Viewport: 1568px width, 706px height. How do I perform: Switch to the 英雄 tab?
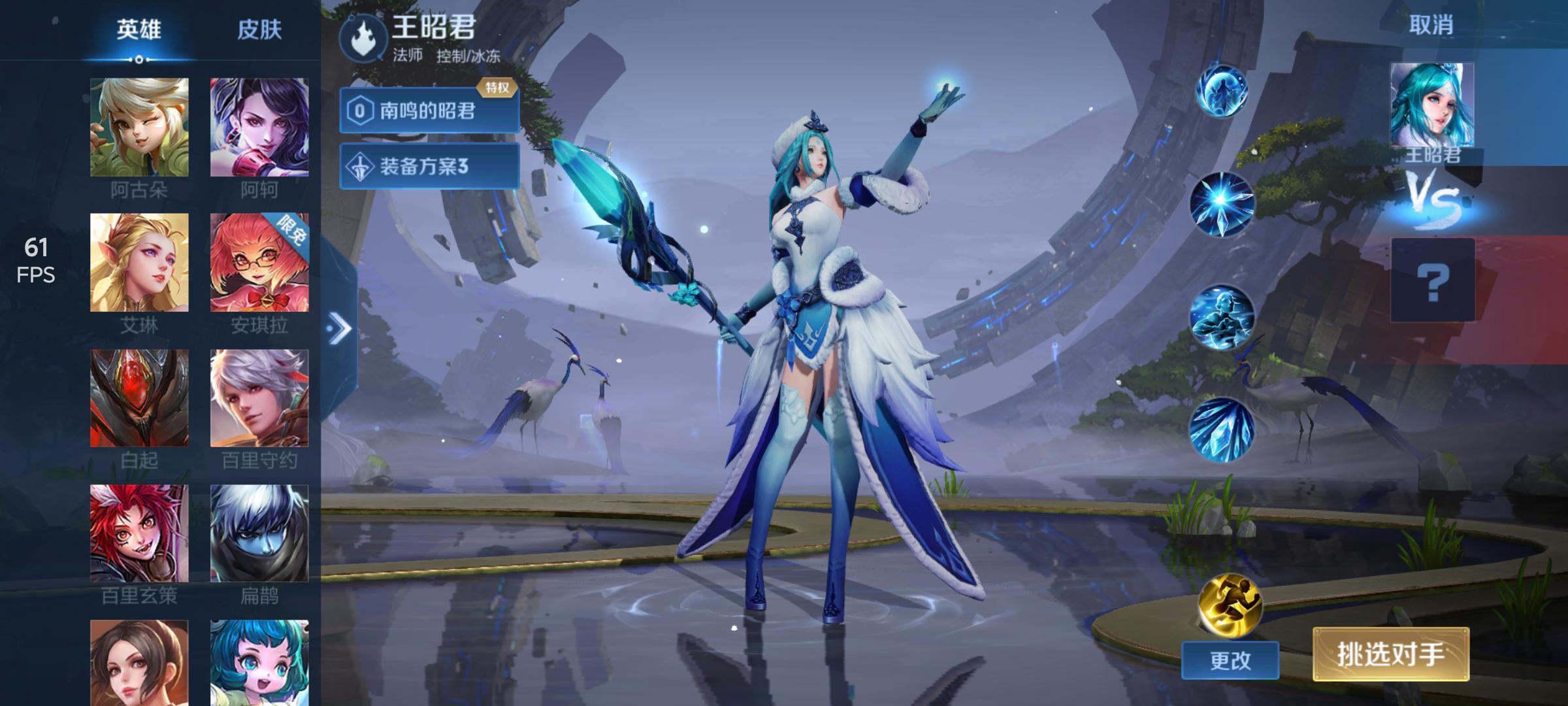139,30
